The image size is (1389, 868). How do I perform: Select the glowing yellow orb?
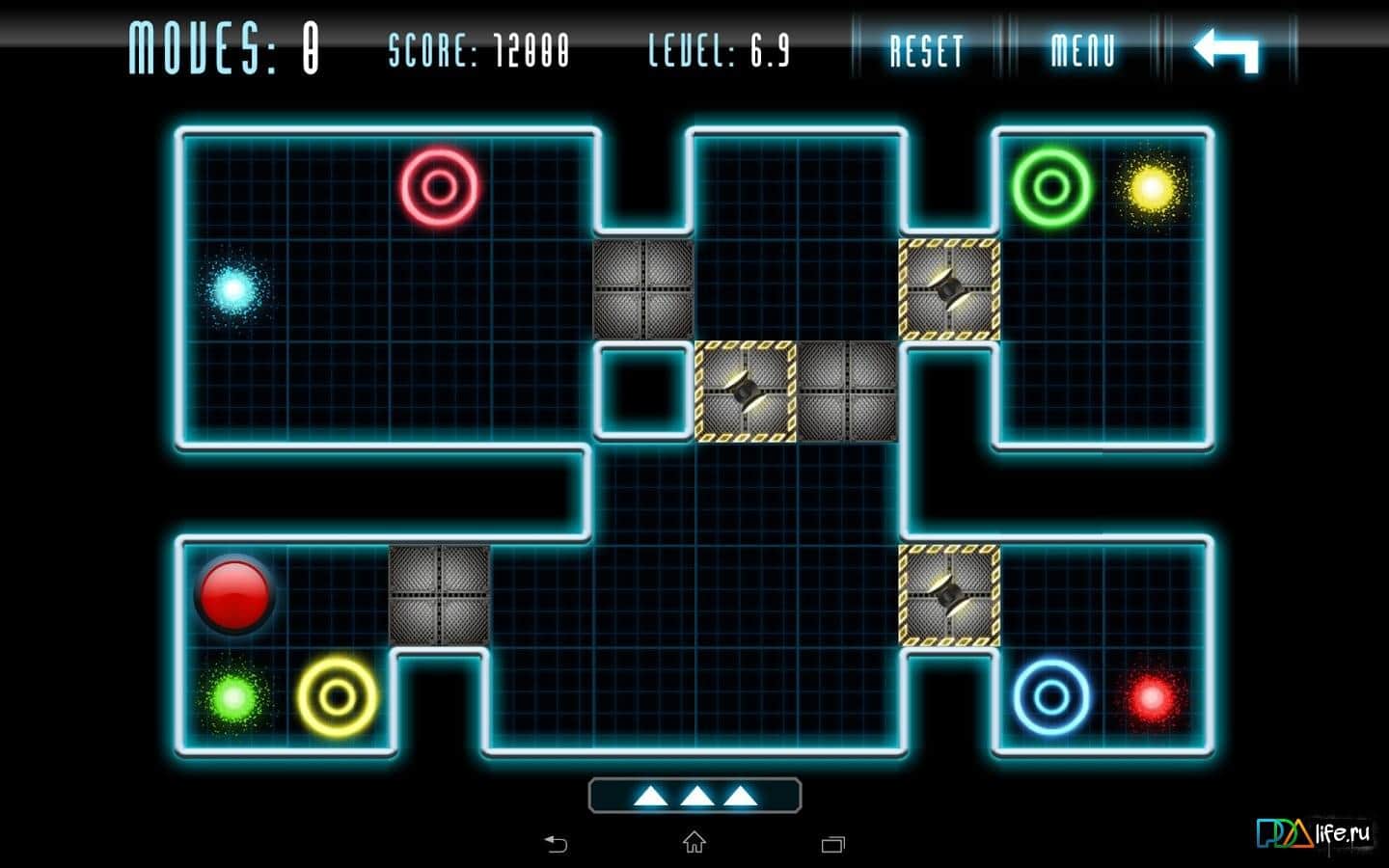click(1151, 187)
